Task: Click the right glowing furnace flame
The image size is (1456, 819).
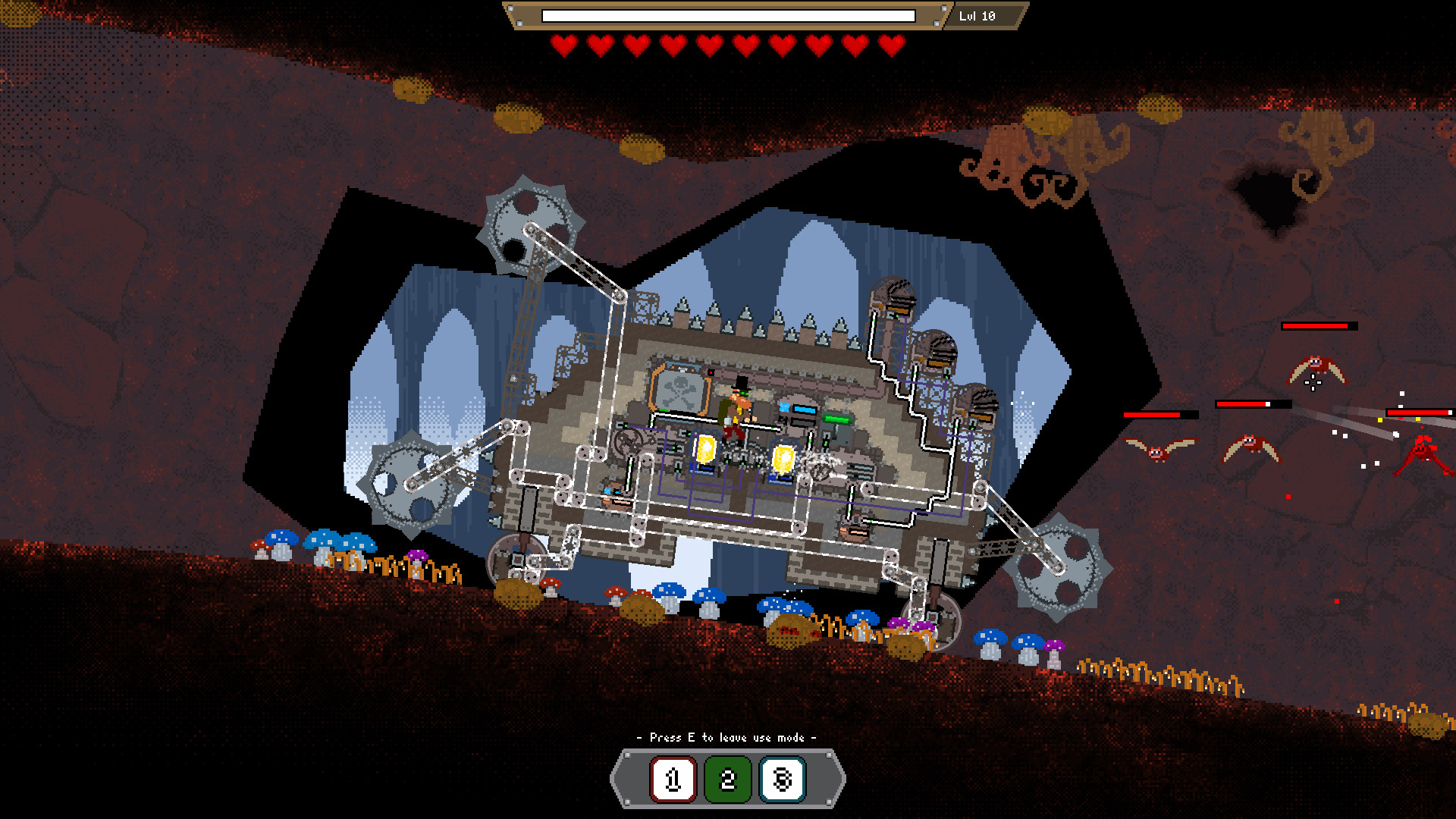Action: click(783, 459)
